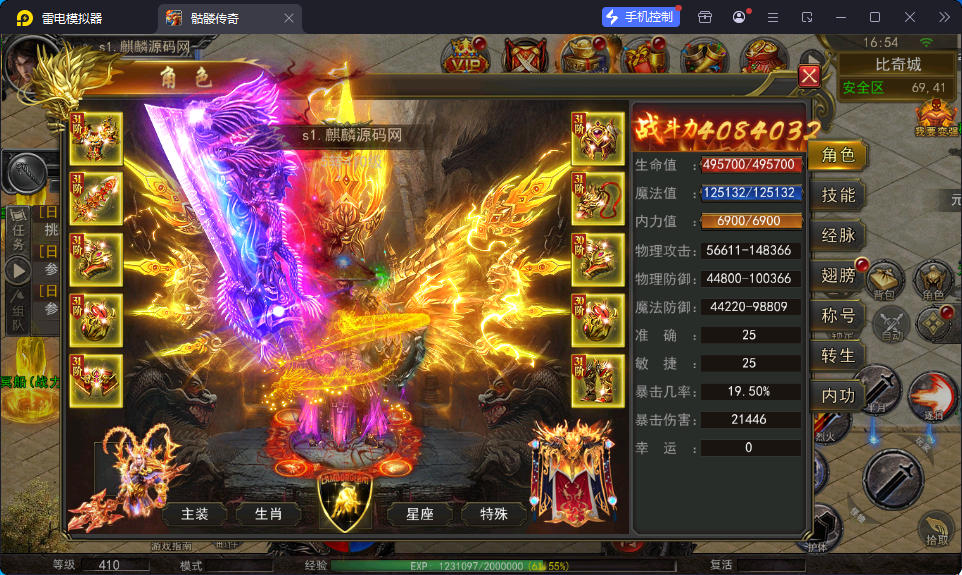Screen dimensions: 962x575
Task: Switch to the 星座 constellation page
Action: [420, 514]
